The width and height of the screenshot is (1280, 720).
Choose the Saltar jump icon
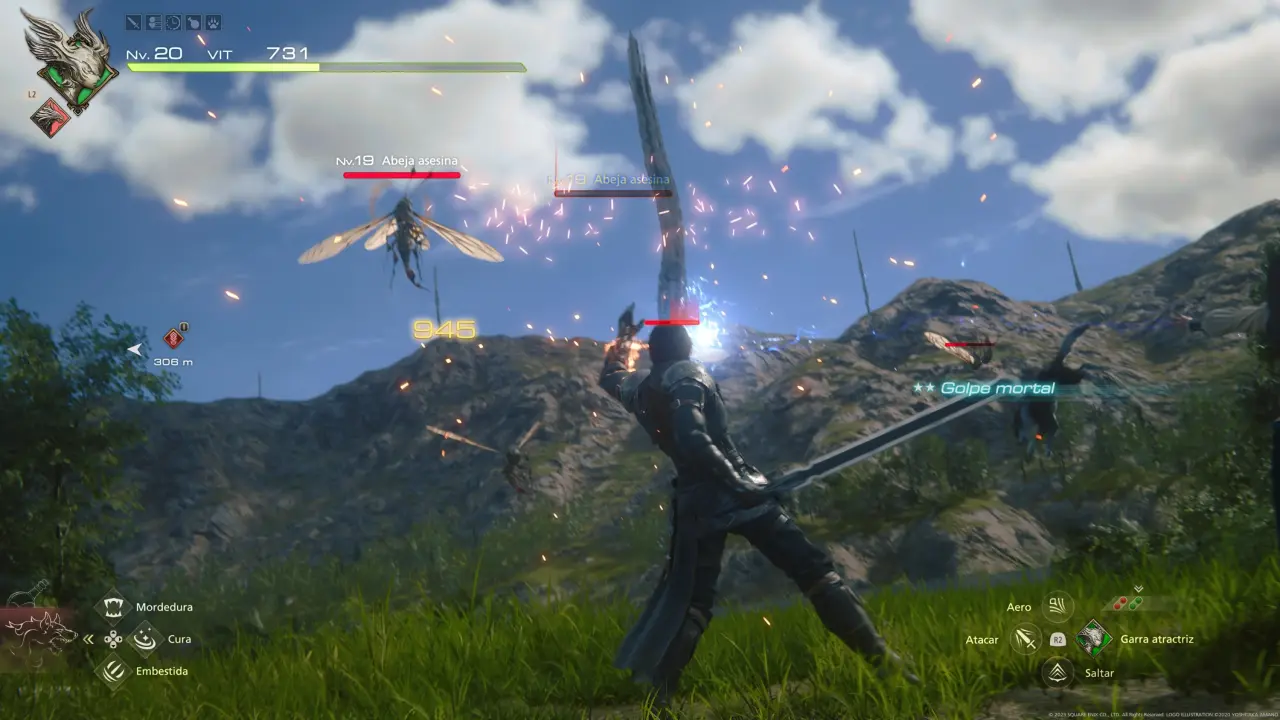(1057, 672)
